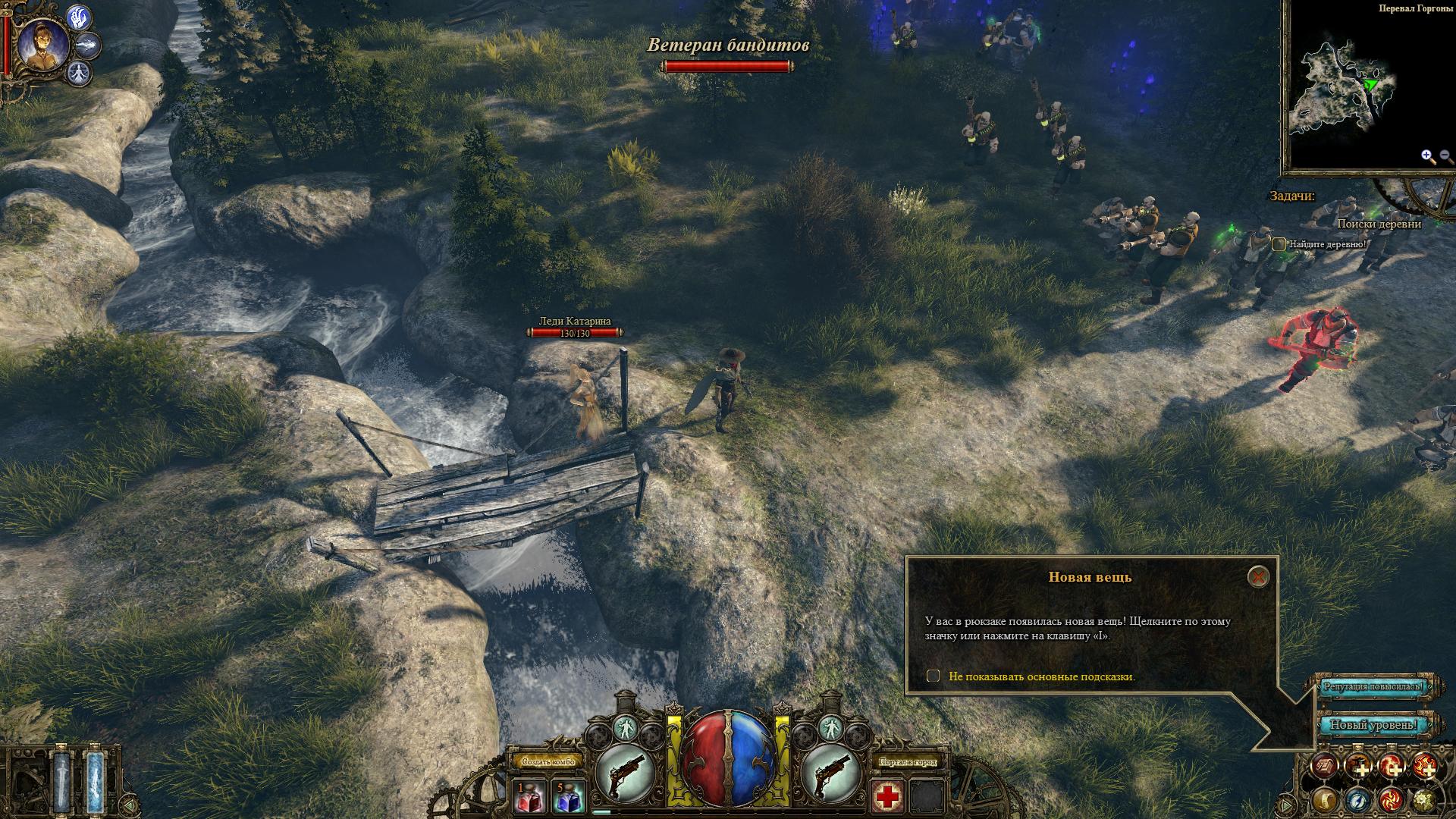
Task: Open the red book menu icon
Action: (1326, 766)
